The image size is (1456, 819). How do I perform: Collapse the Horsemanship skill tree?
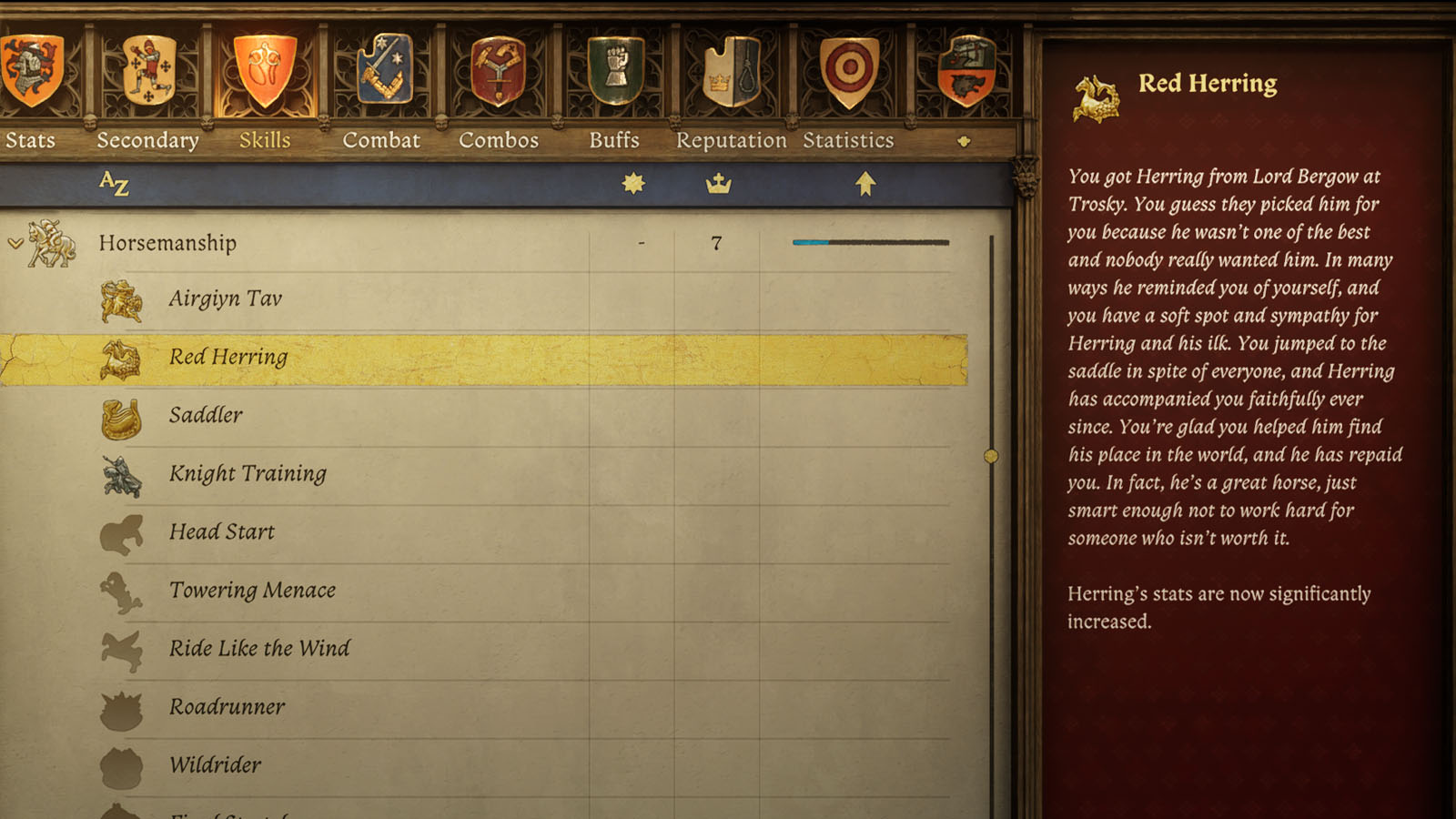coord(14,244)
